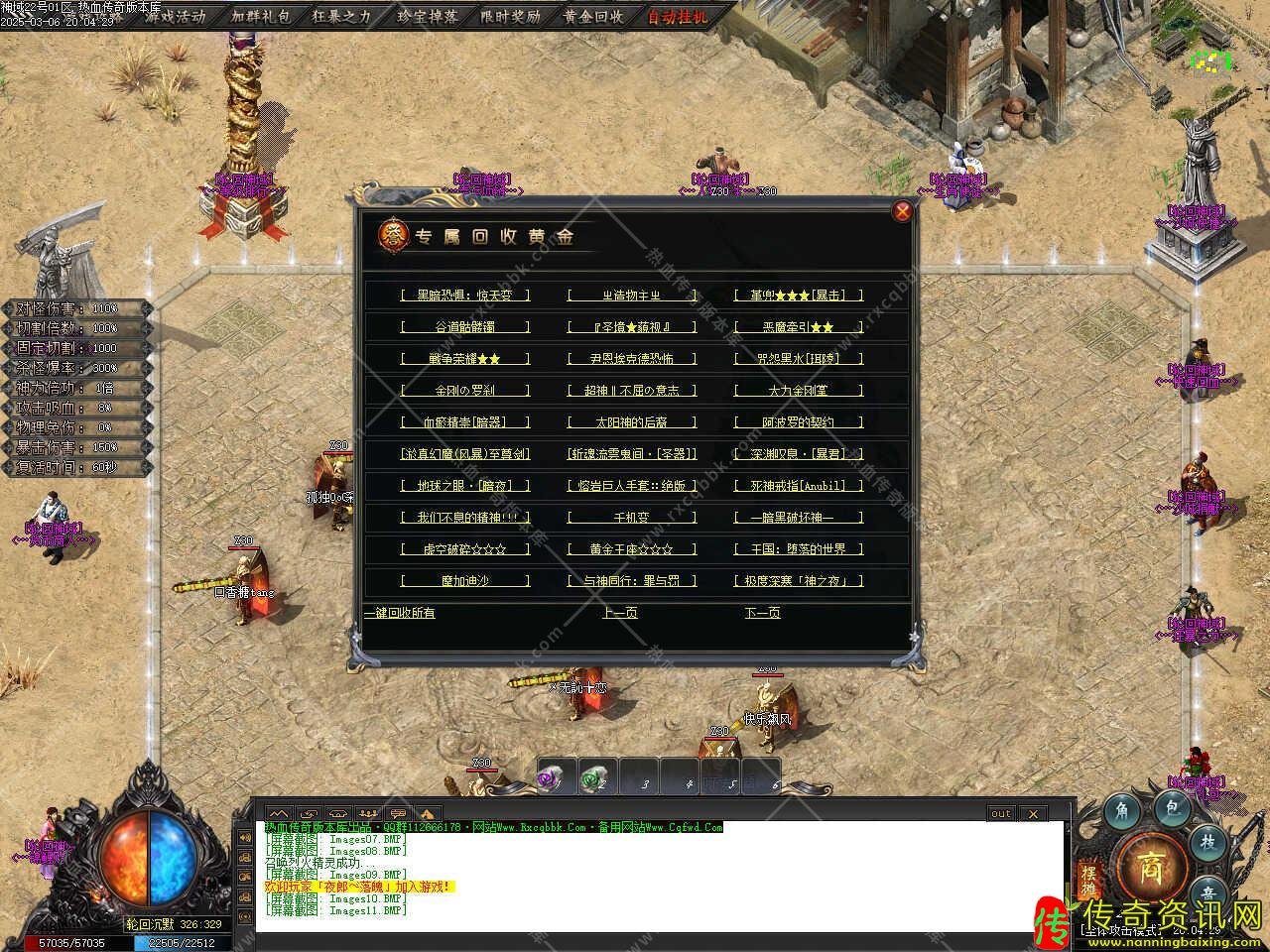Open 限时奖励 rewards menu

510,16
